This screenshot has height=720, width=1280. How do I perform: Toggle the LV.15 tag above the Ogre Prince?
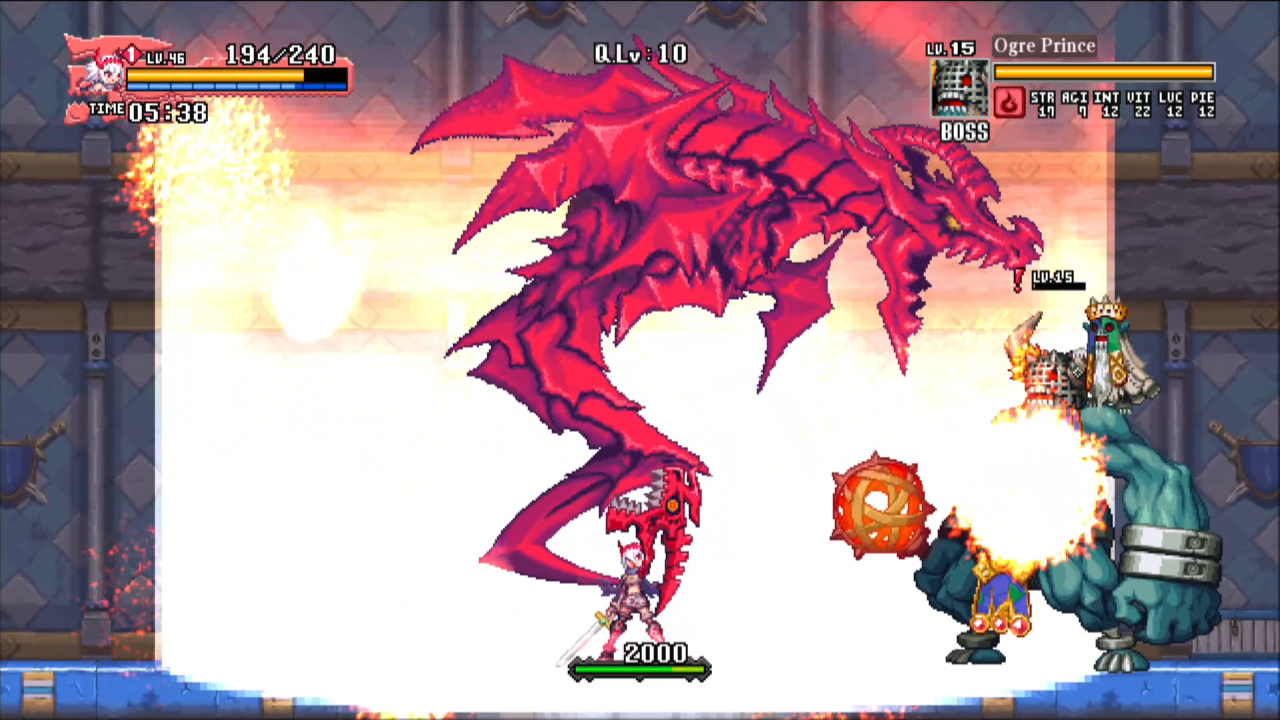(1055, 279)
